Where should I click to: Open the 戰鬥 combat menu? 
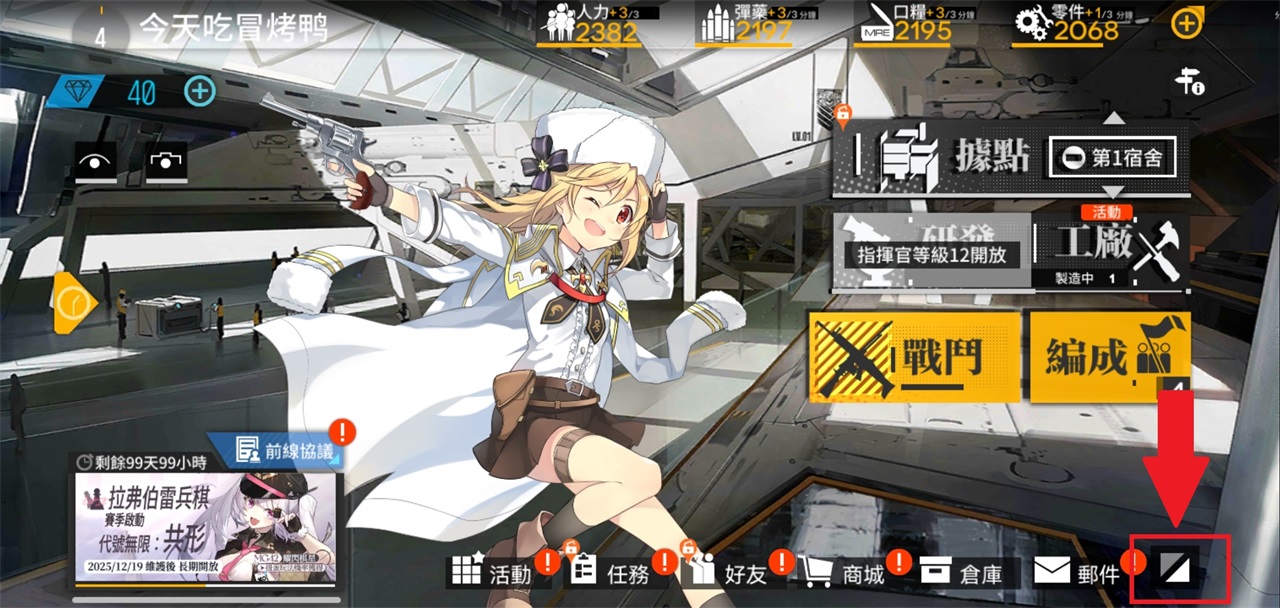pyautogui.click(x=914, y=356)
